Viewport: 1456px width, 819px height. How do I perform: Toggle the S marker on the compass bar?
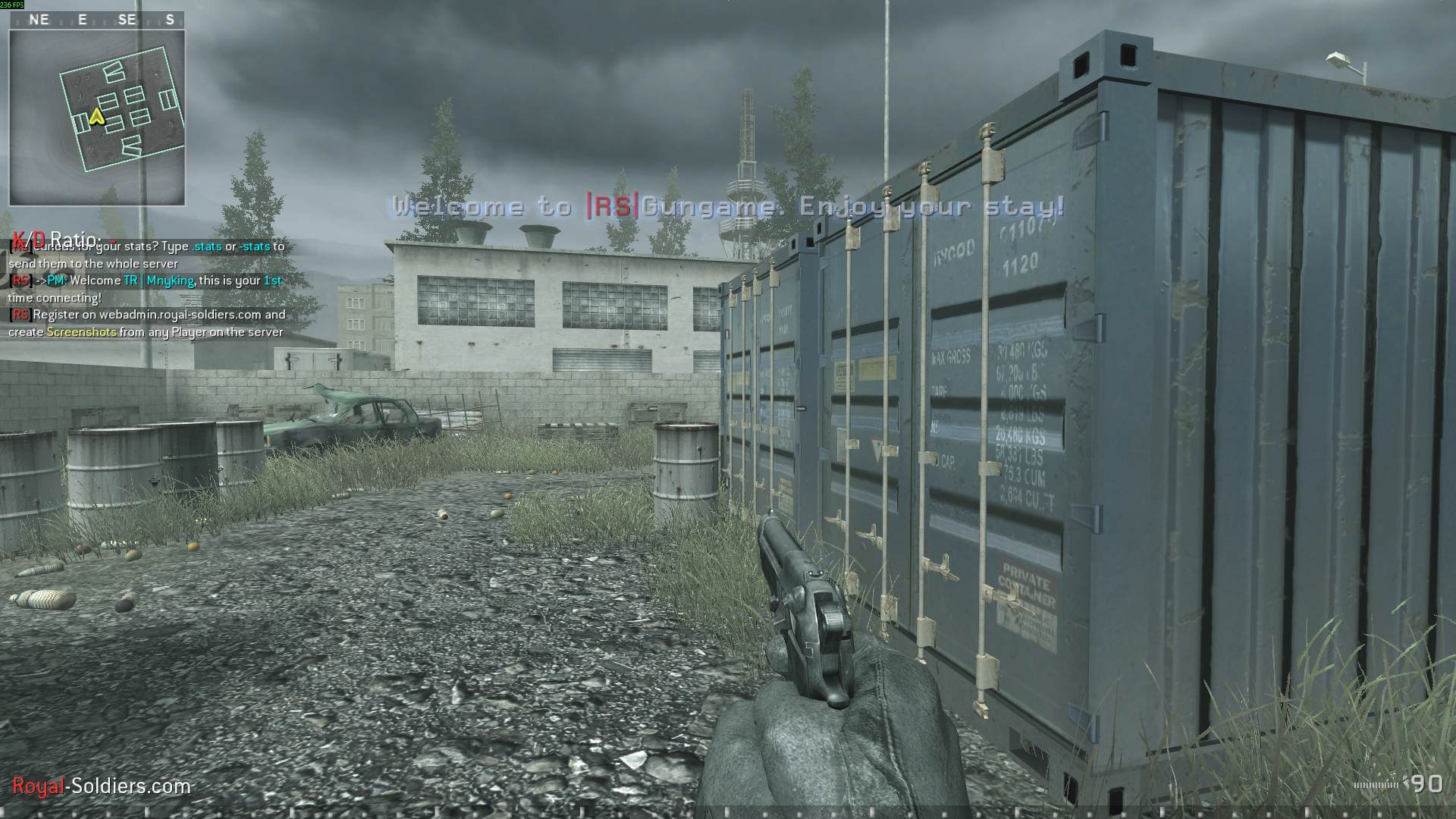click(x=168, y=20)
